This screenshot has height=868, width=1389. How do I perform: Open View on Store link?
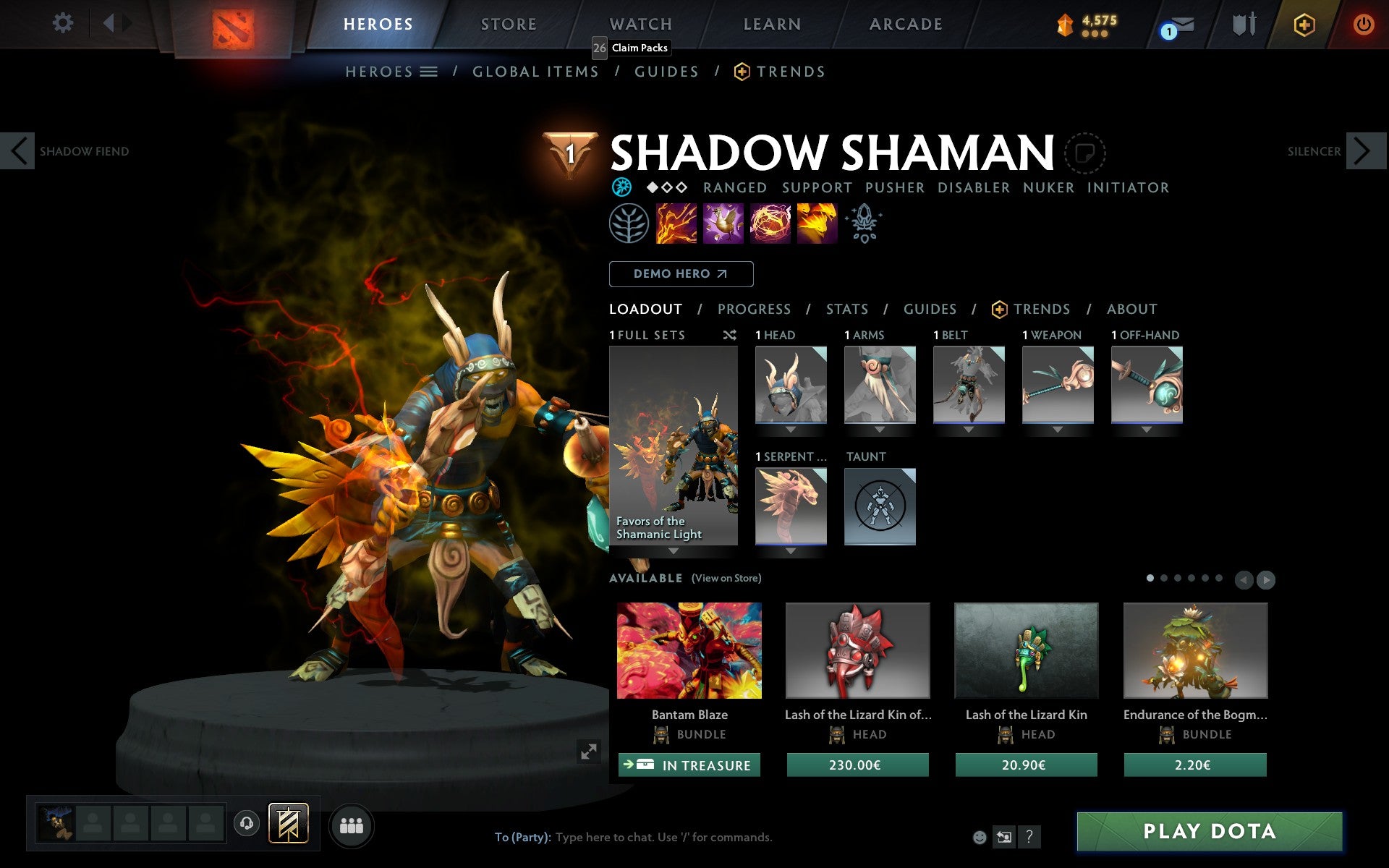click(x=726, y=579)
